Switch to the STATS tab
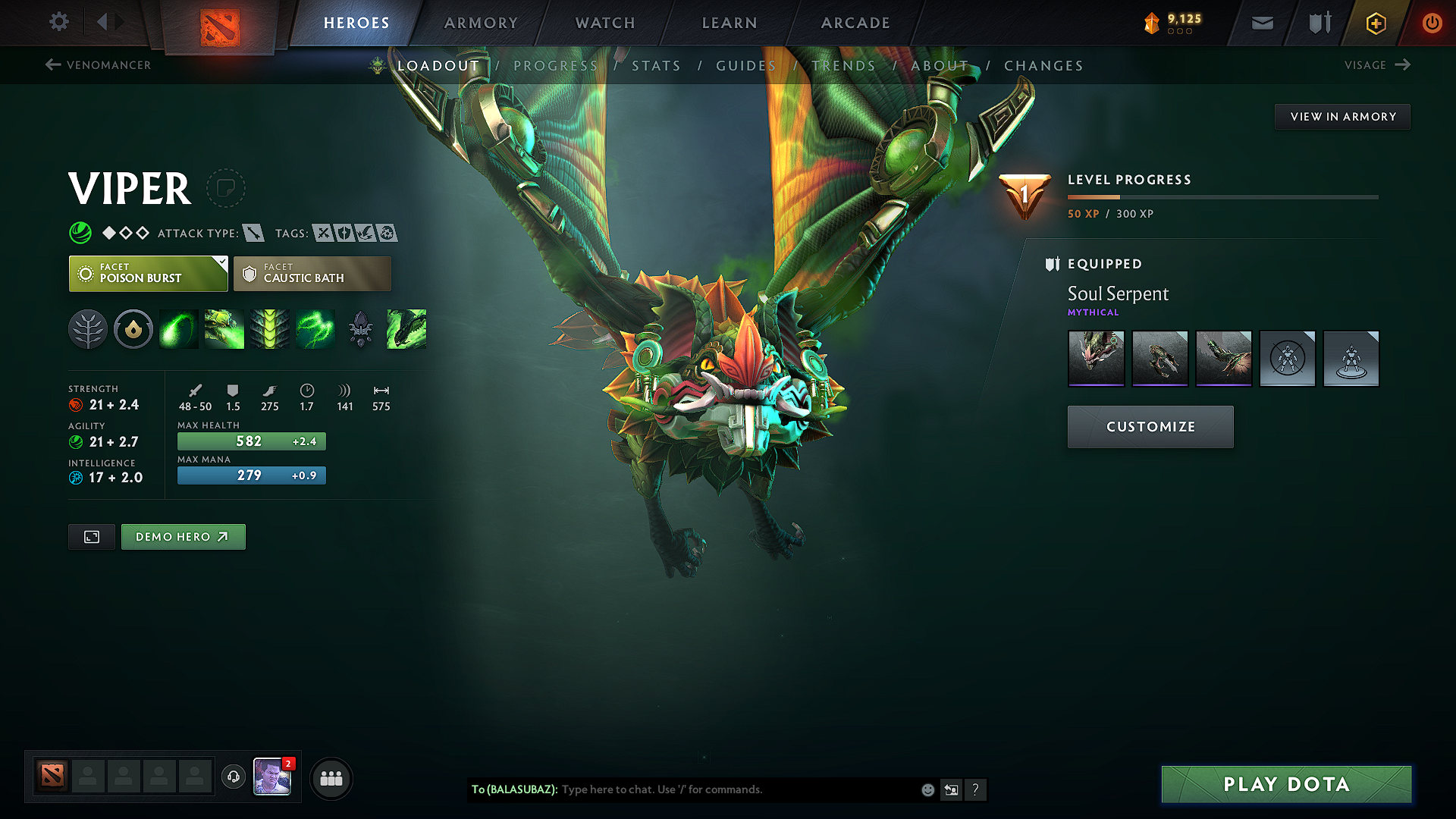The image size is (1456, 819). [657, 65]
